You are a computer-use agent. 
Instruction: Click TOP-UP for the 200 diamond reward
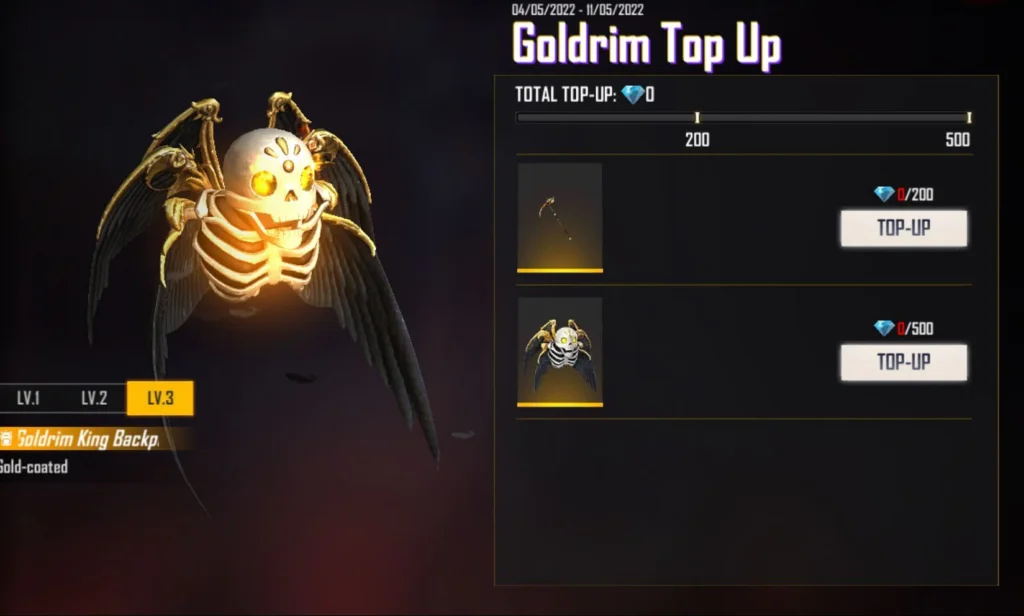coord(903,228)
